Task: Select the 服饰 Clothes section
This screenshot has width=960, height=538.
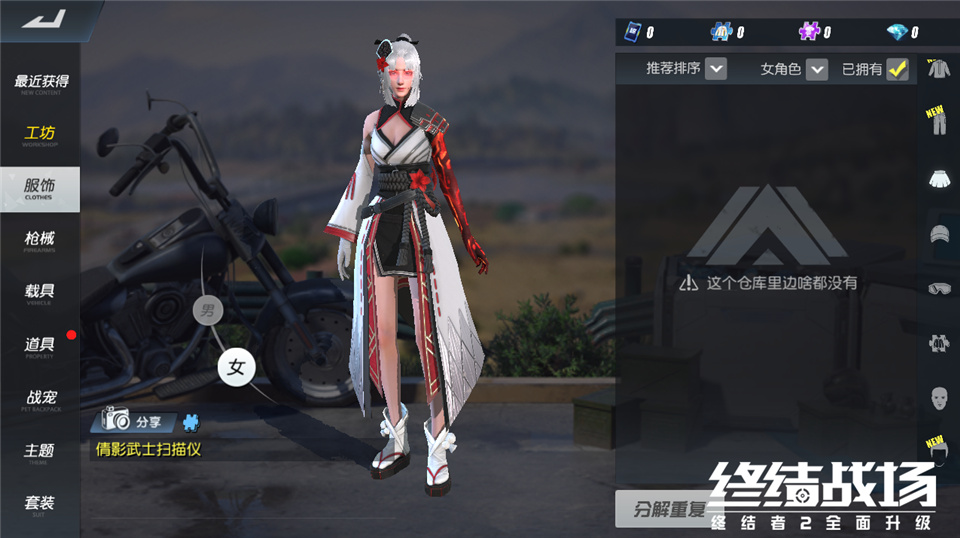Action: (40, 188)
